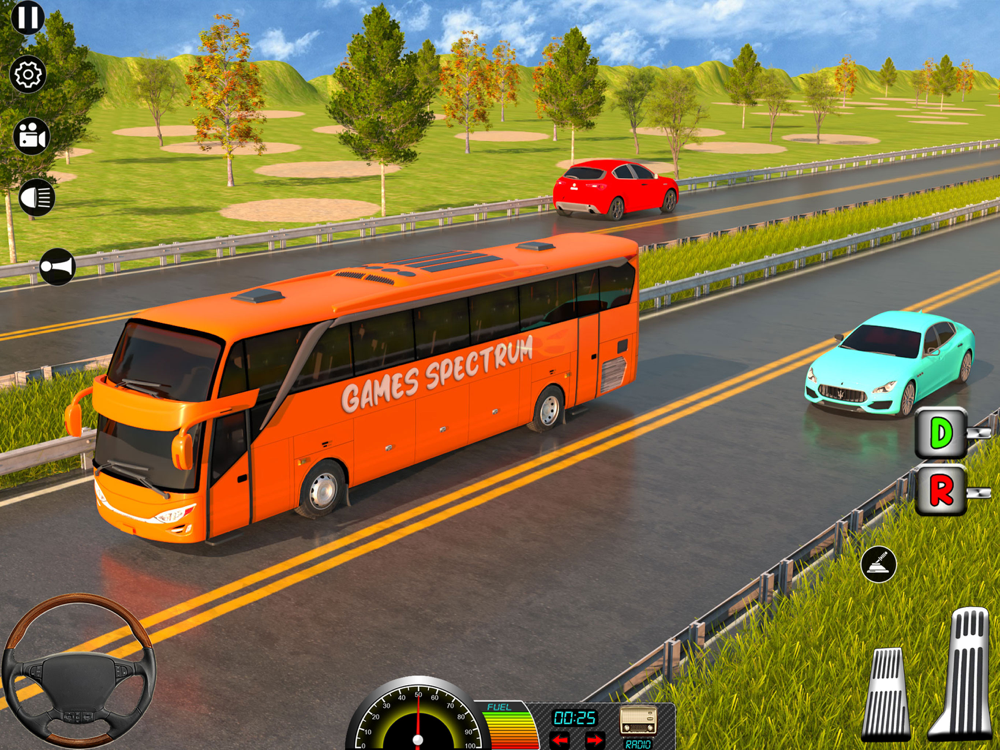Activate the left turn arrow
This screenshot has height=750, width=1000.
[x=560, y=740]
